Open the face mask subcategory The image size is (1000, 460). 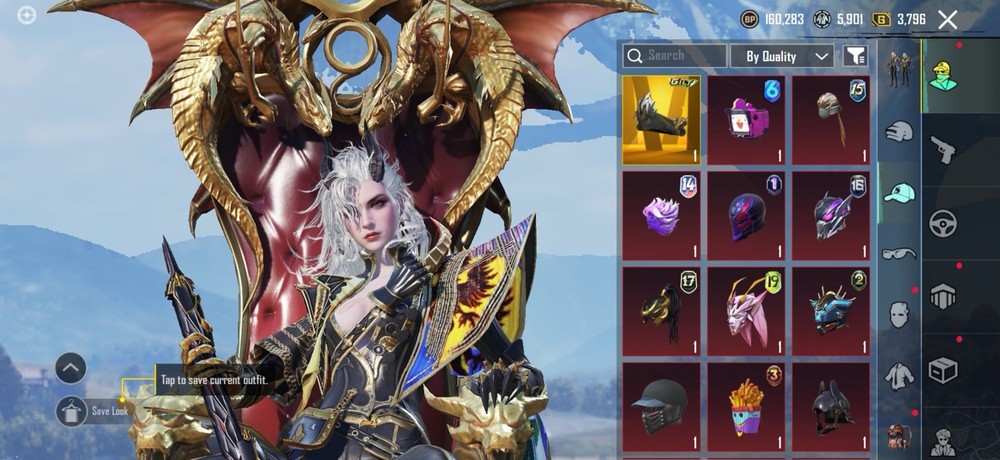coord(899,314)
